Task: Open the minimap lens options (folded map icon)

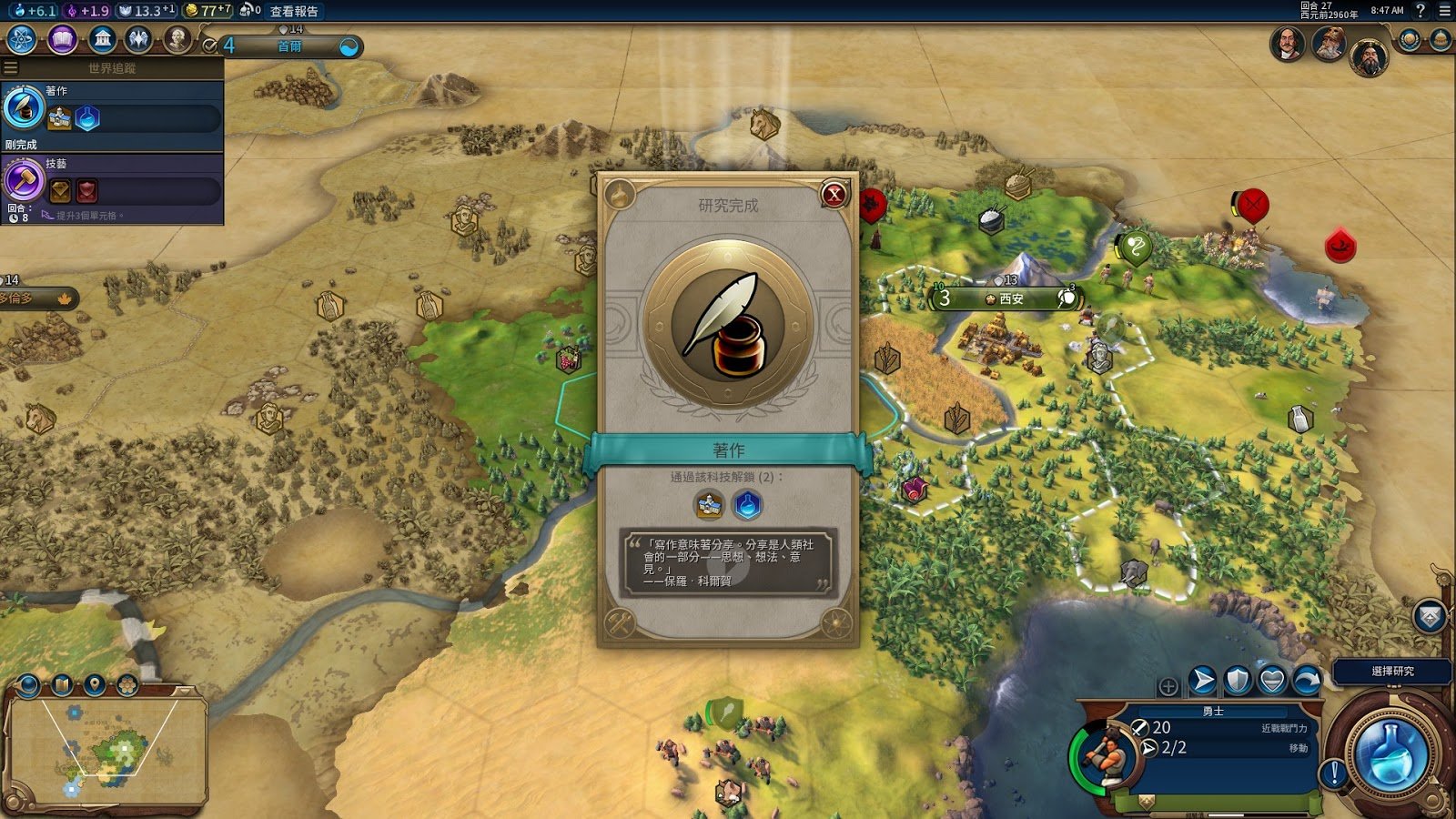Action: [x=62, y=684]
